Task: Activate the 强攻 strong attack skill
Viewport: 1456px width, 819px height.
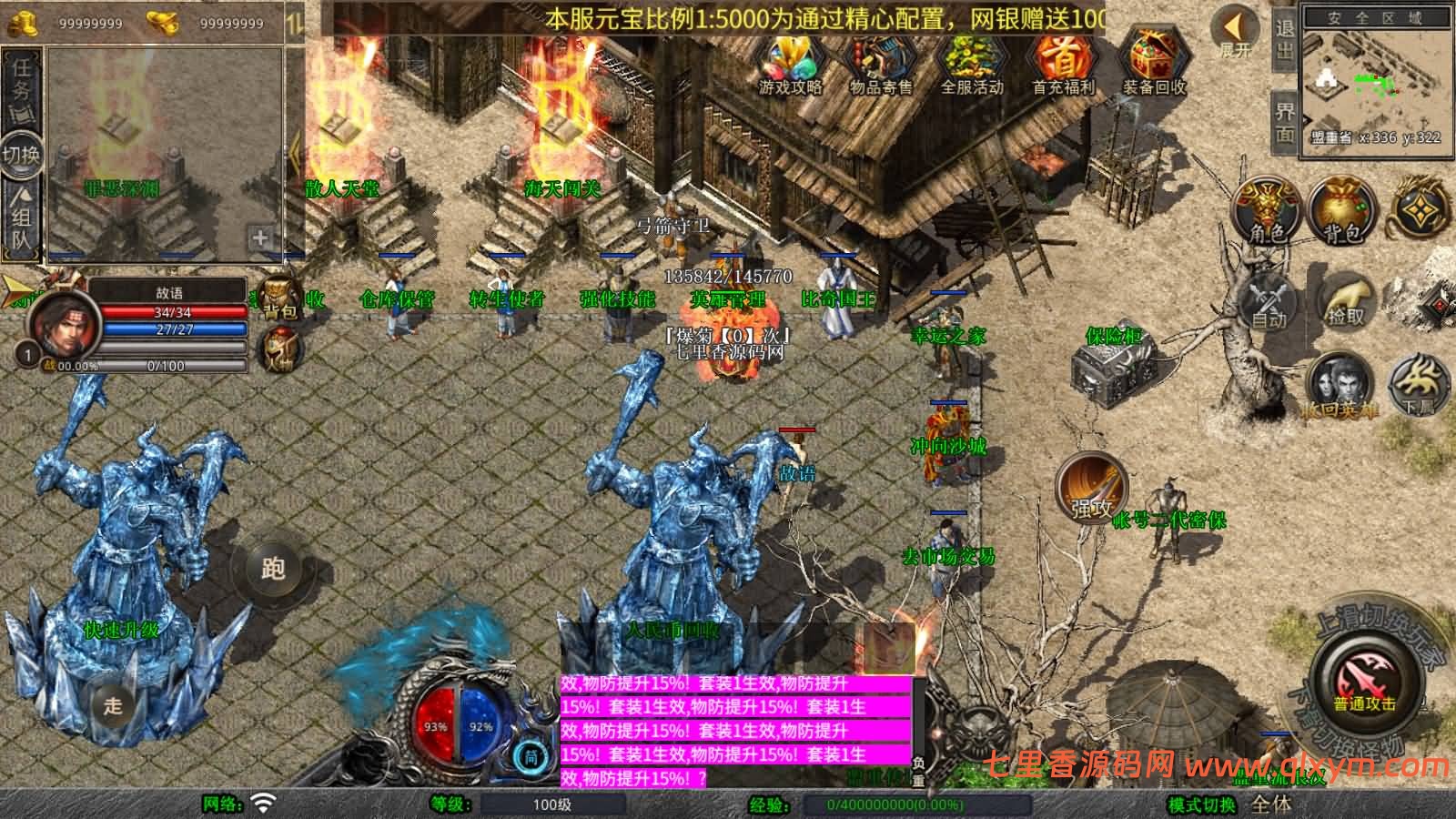Action: 1090,489
